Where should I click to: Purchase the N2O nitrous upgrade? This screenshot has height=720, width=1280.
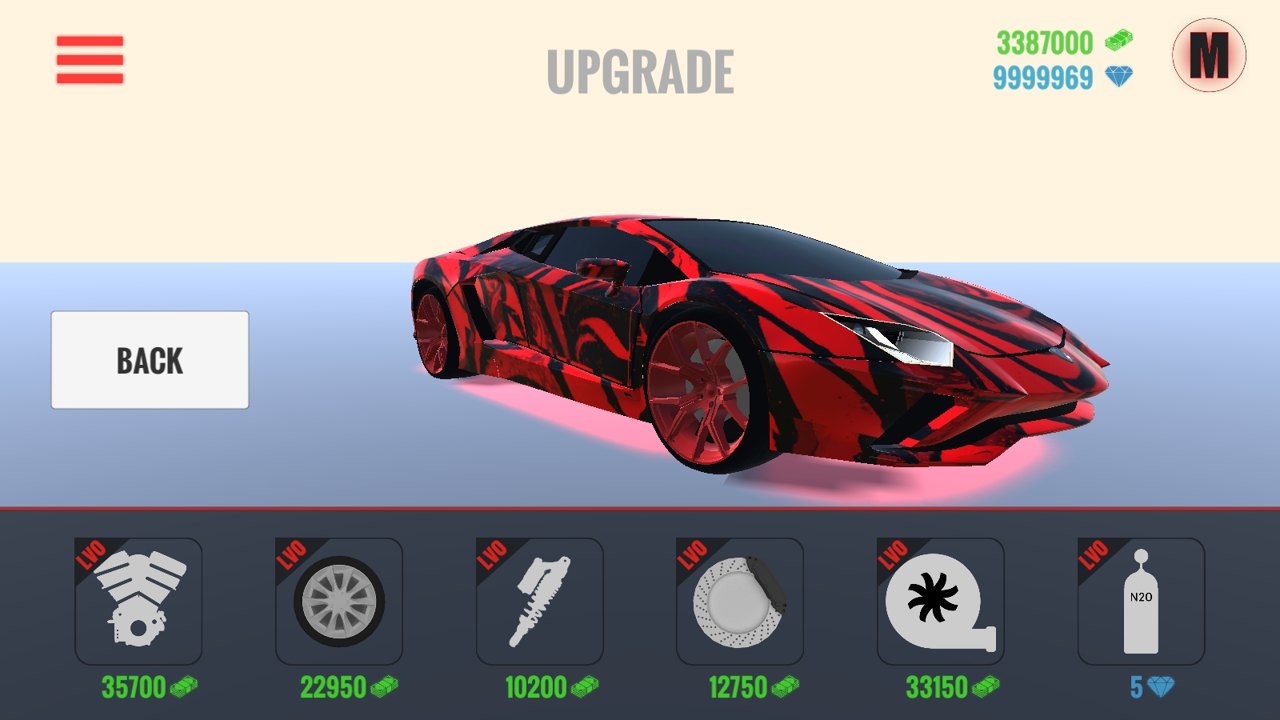pos(1141,602)
